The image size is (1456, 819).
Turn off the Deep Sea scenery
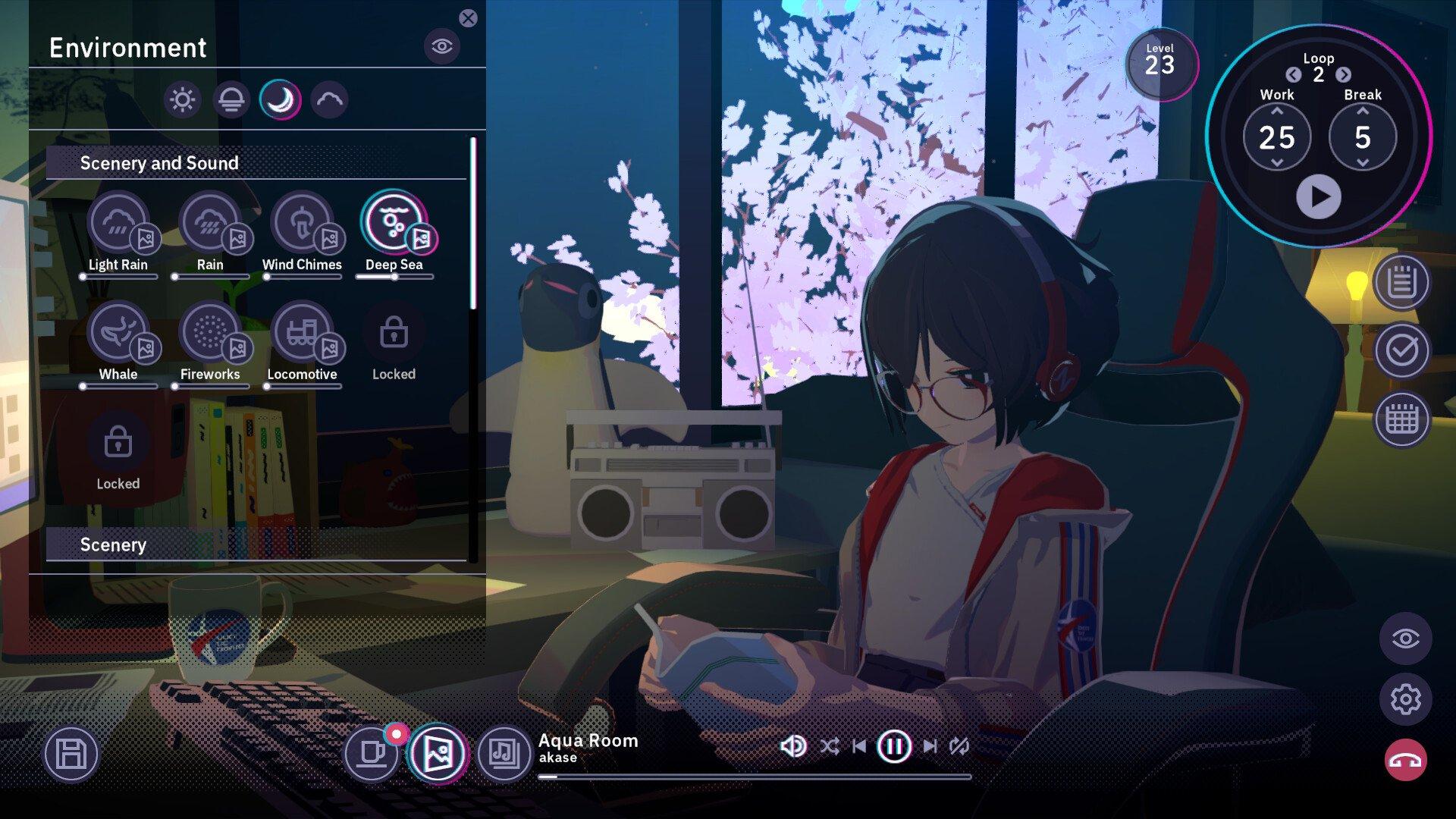(394, 222)
